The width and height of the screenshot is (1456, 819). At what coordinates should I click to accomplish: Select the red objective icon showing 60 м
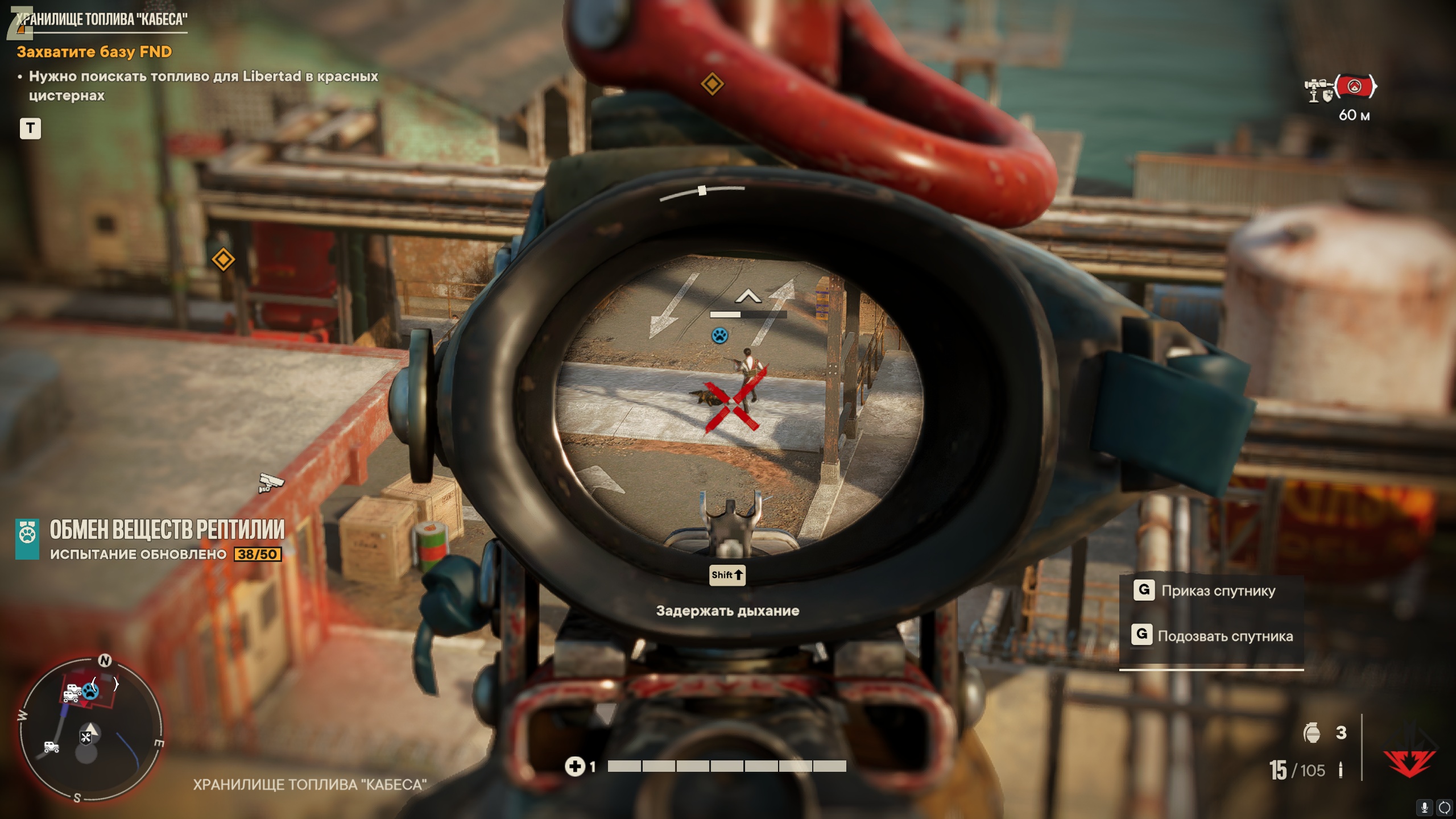pyautogui.click(x=1355, y=87)
